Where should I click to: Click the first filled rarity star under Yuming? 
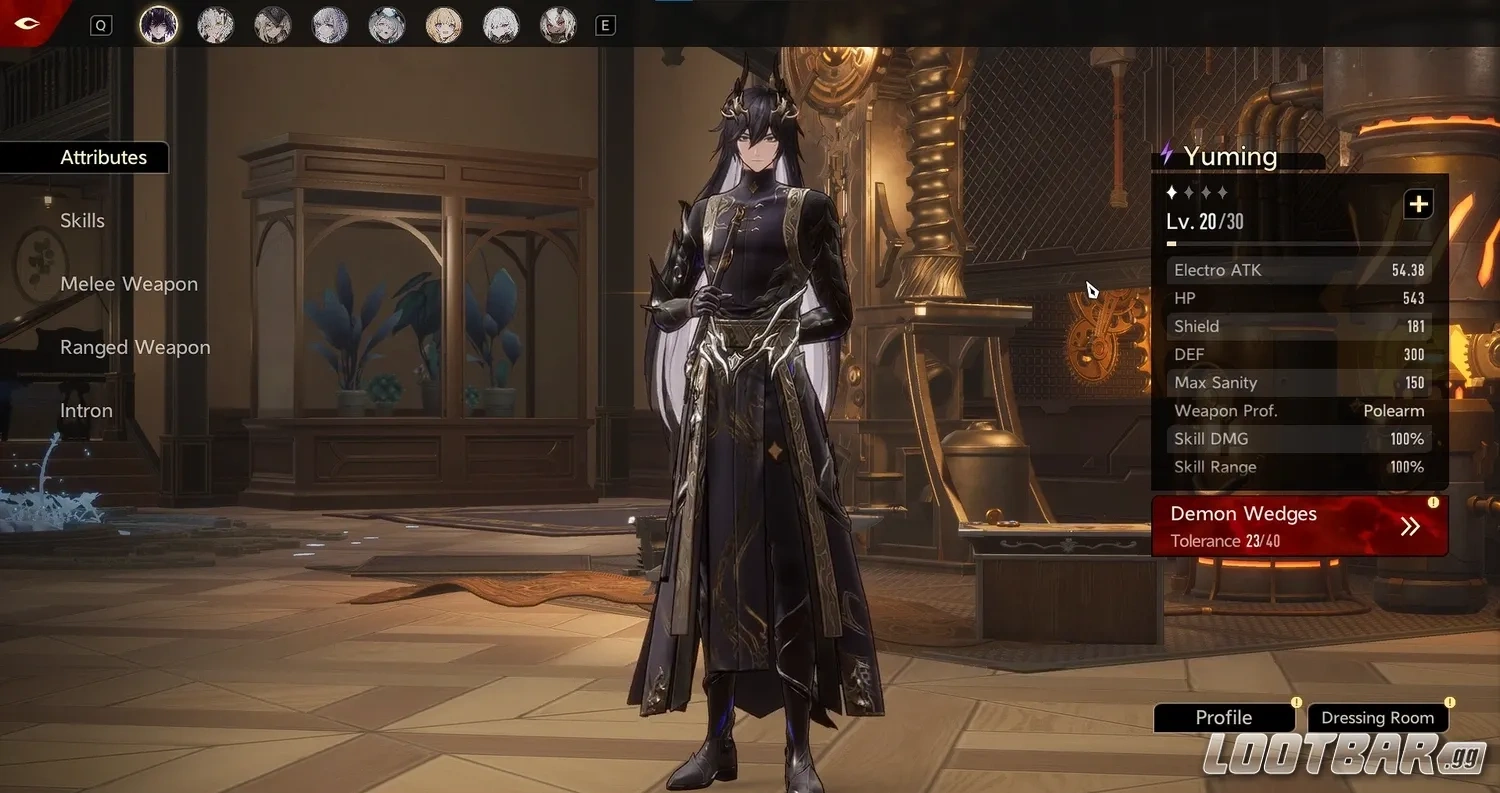1171,192
